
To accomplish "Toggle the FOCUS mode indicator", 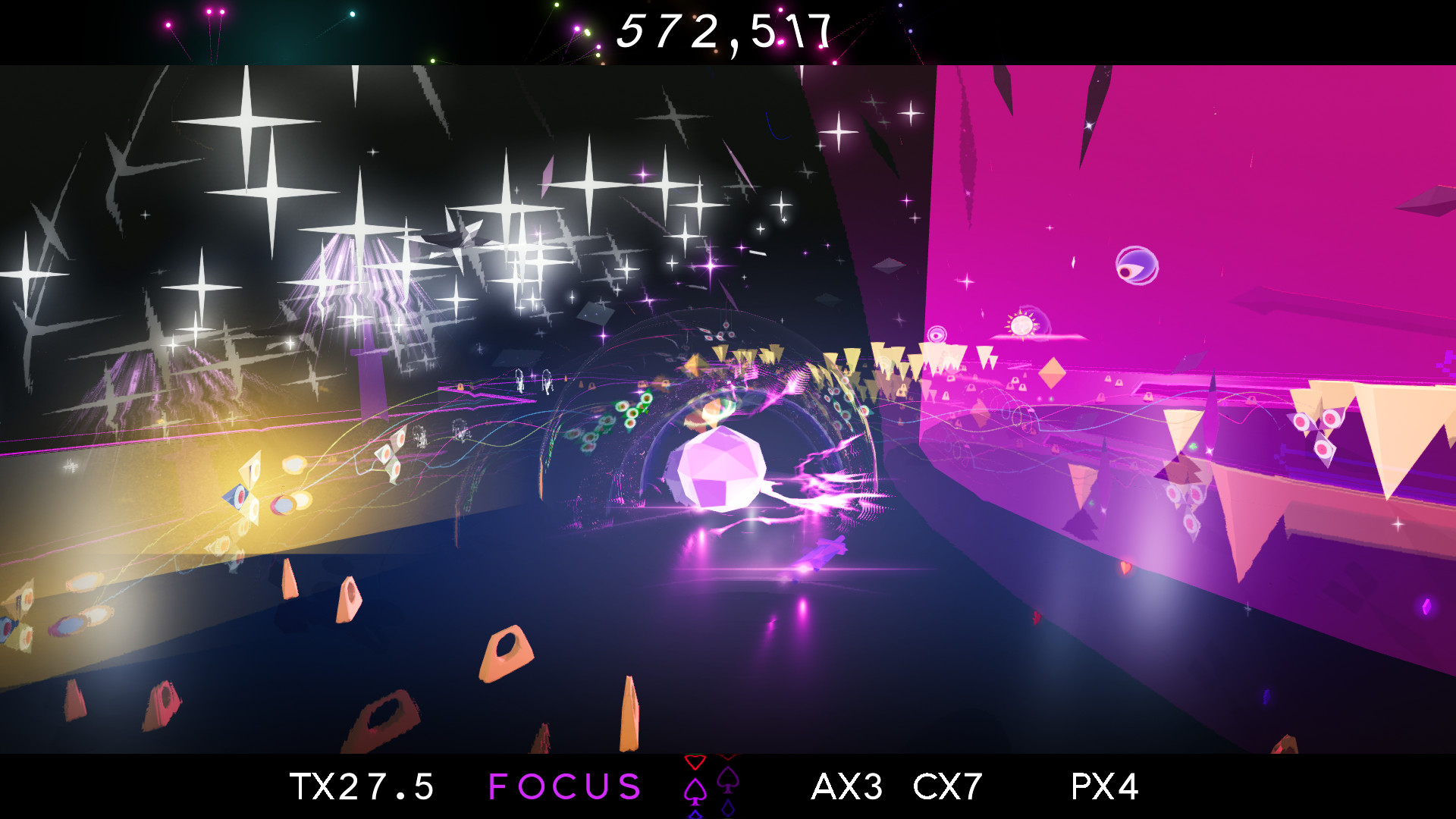I will [x=565, y=787].
